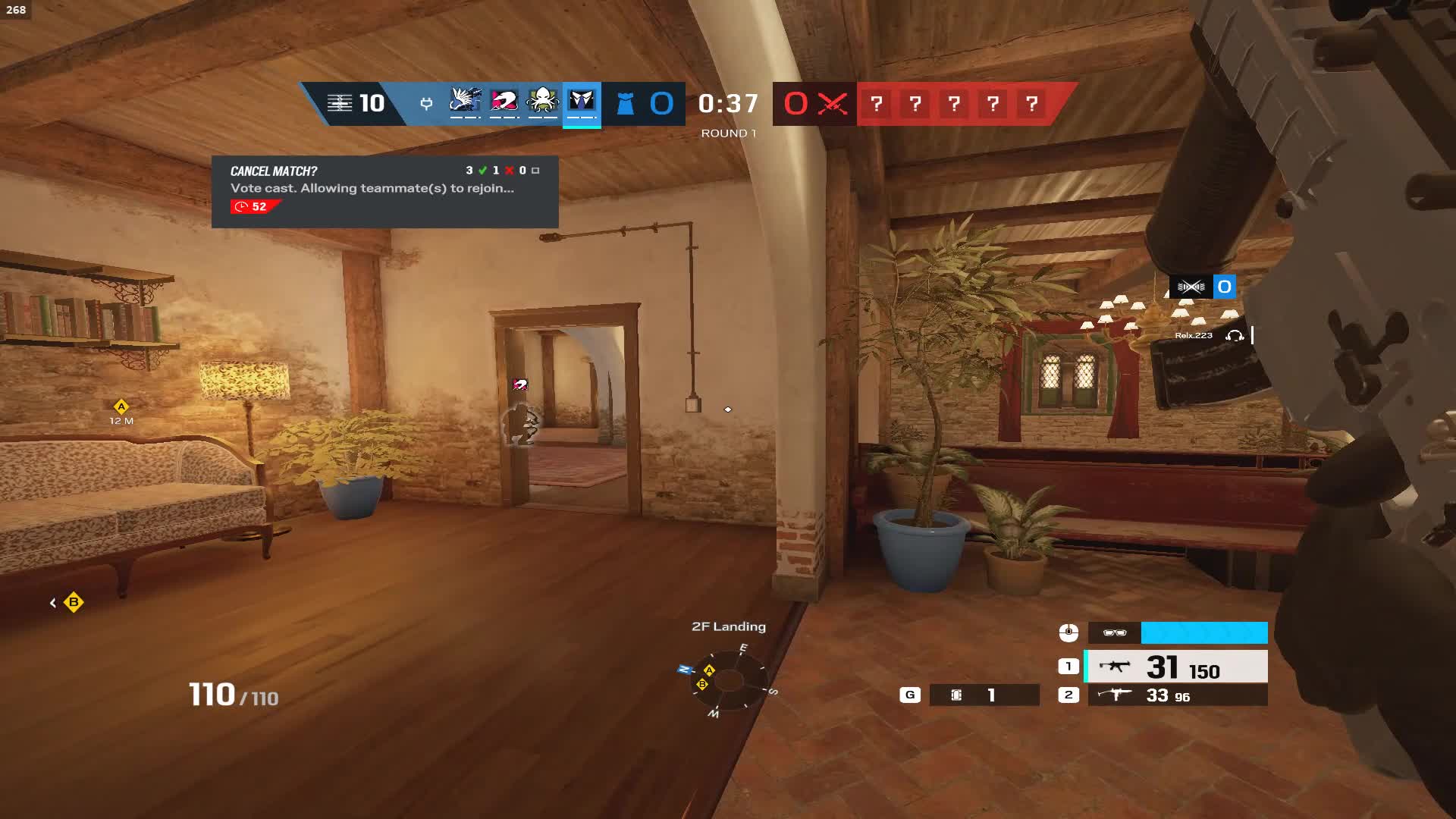This screenshot has width=1456, height=819.
Task: Click the Cancel Match? heading text
Action: point(273,171)
